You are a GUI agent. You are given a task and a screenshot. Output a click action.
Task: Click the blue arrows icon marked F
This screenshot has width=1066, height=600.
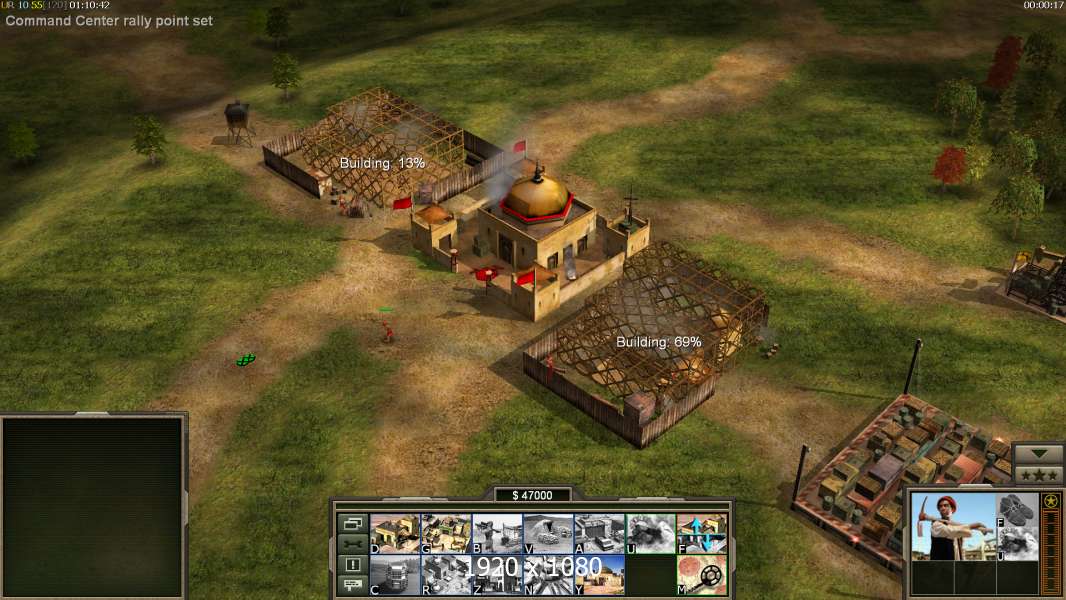pos(702,534)
